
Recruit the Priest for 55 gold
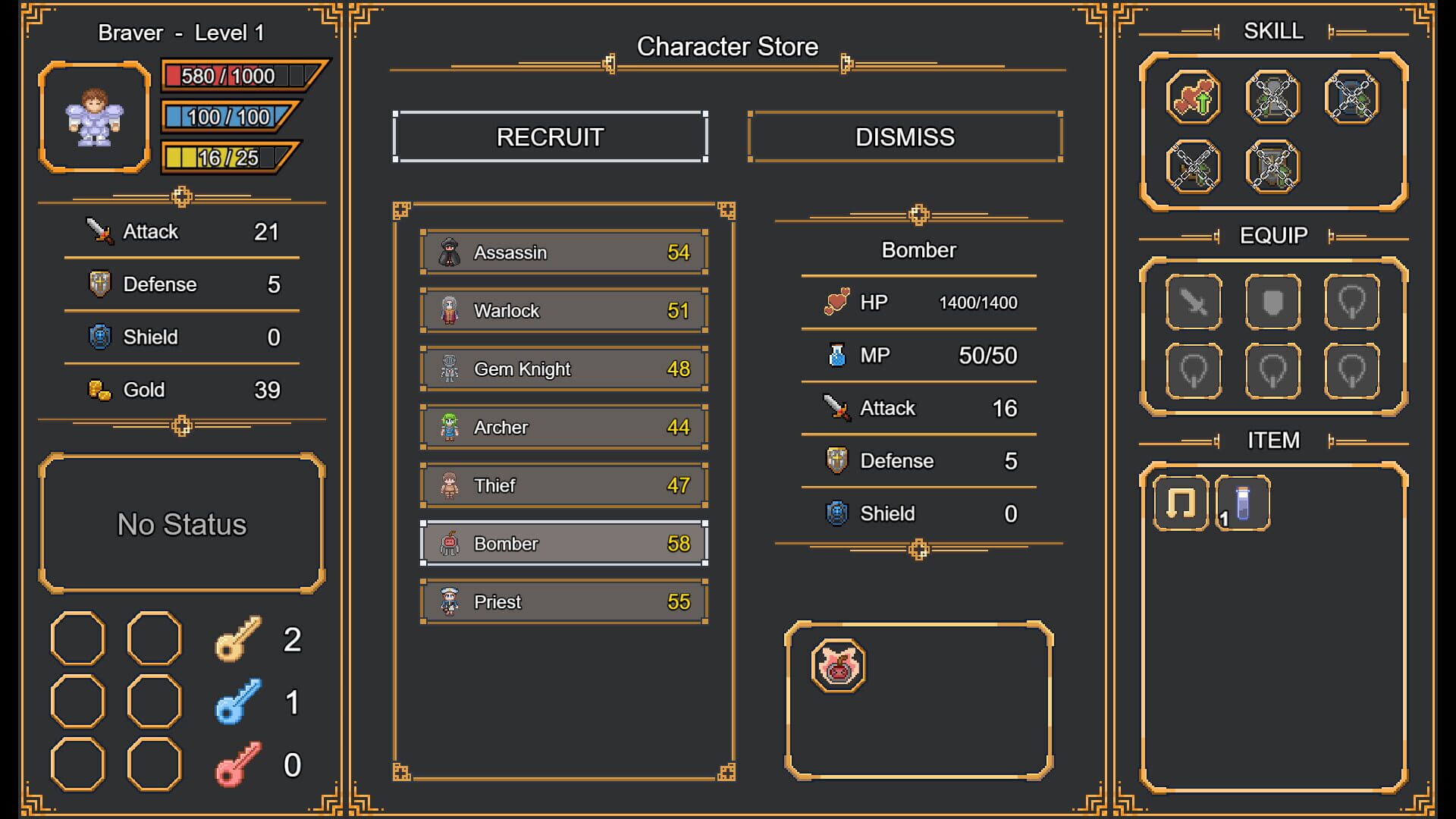pyautogui.click(x=563, y=601)
